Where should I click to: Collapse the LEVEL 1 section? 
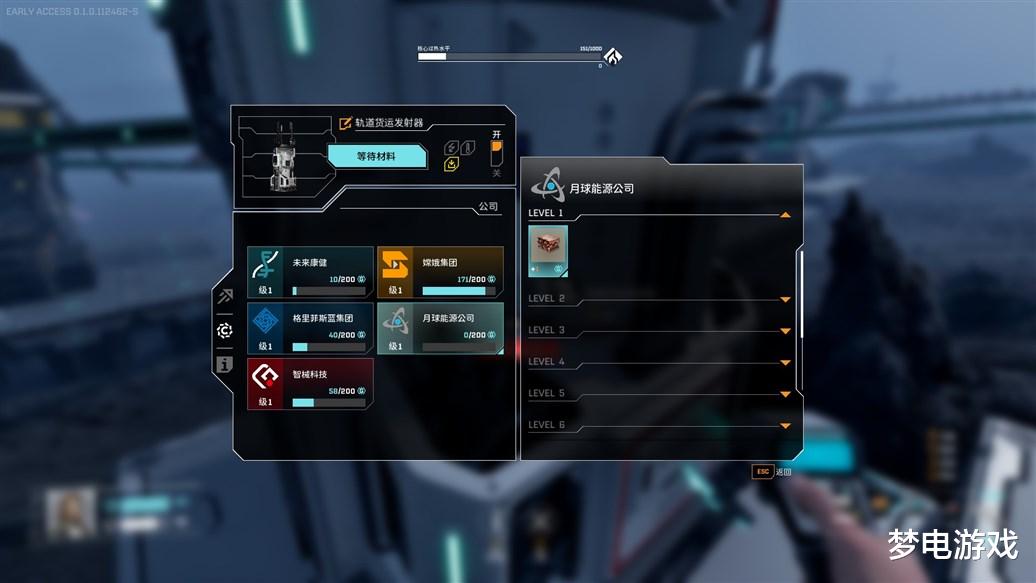tap(785, 214)
